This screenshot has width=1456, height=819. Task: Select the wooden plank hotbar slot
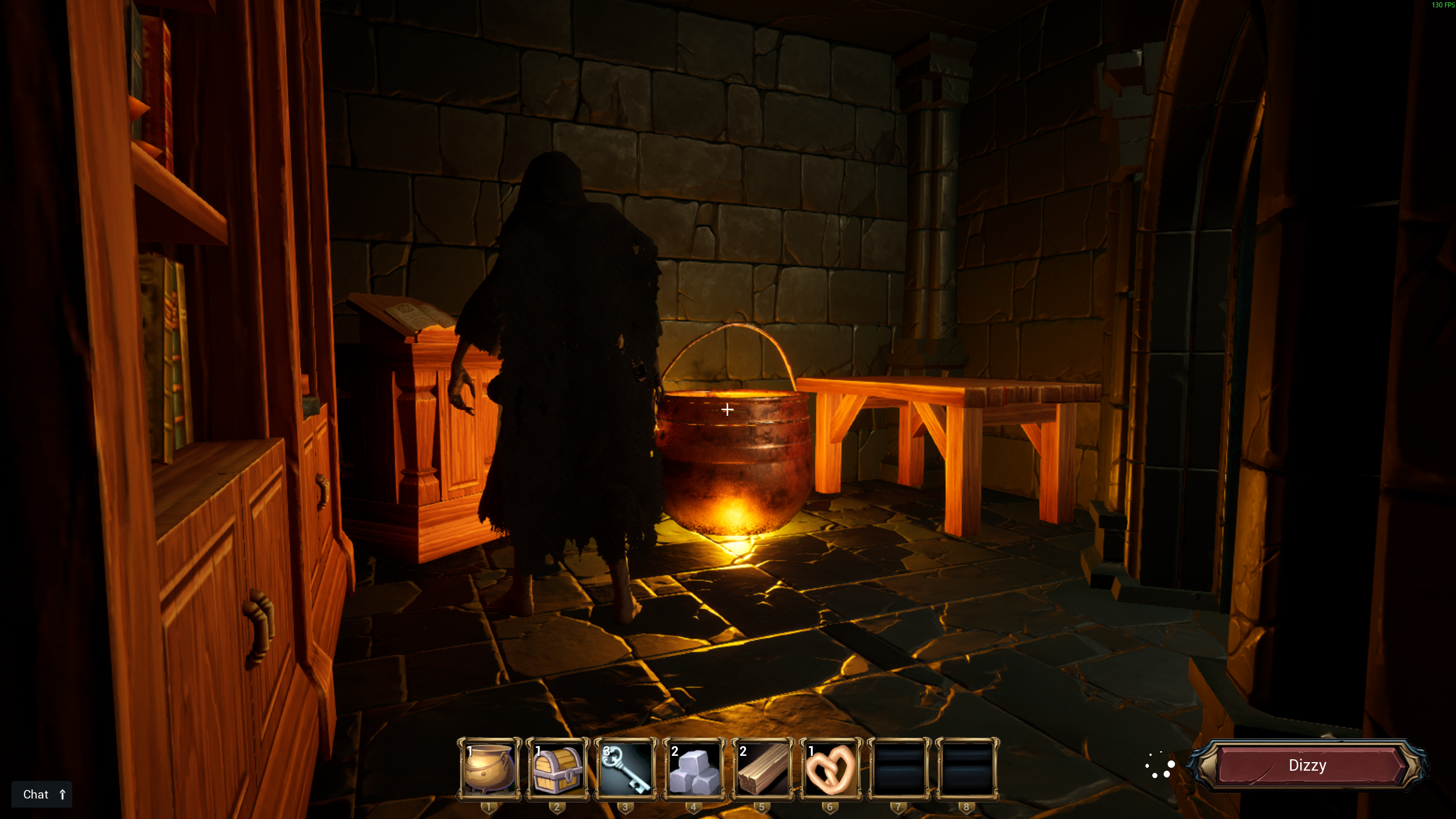[x=762, y=769]
